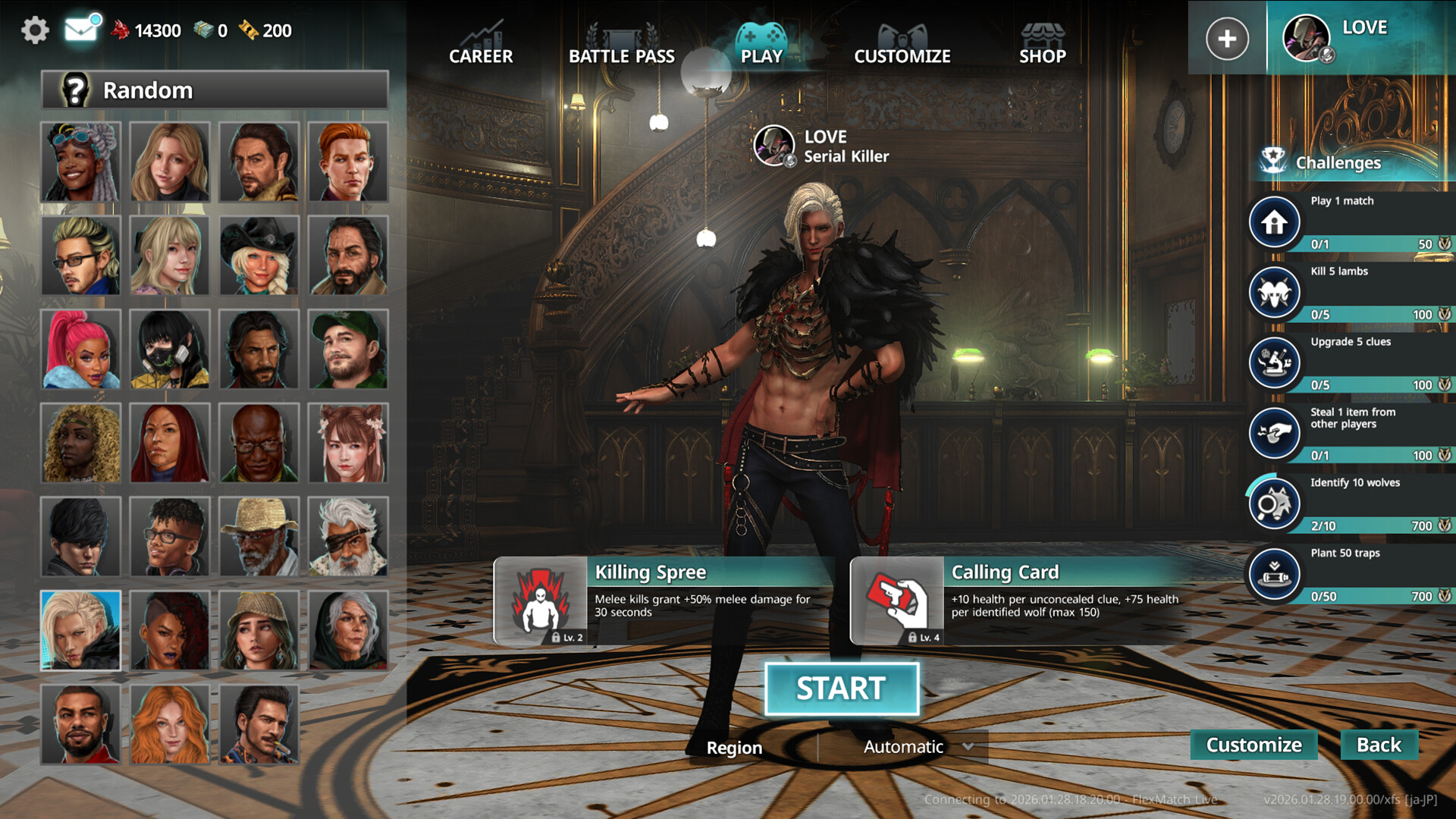Viewport: 1456px width, 819px height.
Task: Go Back from character select
Action: (1379, 745)
